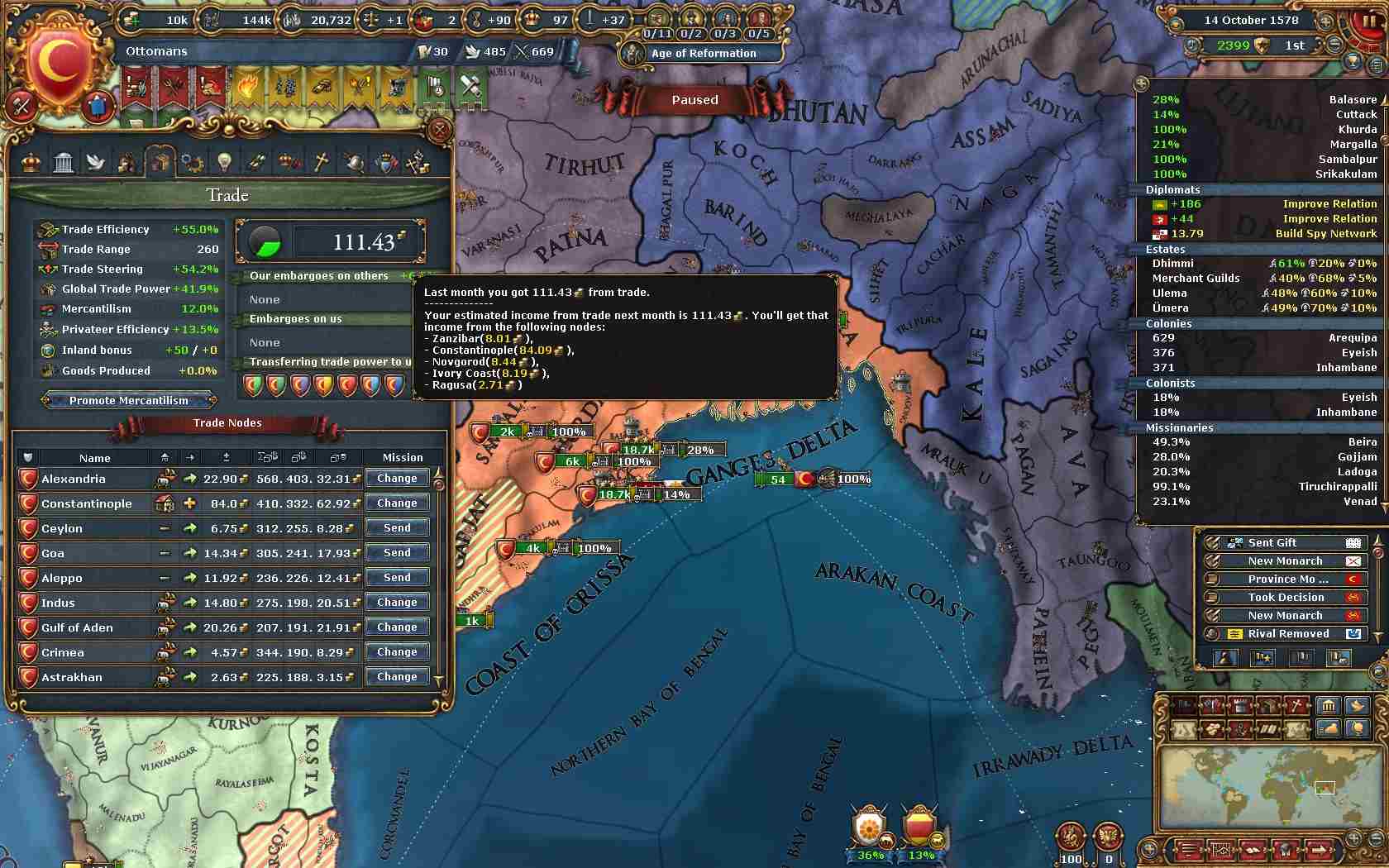The width and height of the screenshot is (1389, 868).
Task: Change the merchant mission in Crimea
Action: coord(397,652)
